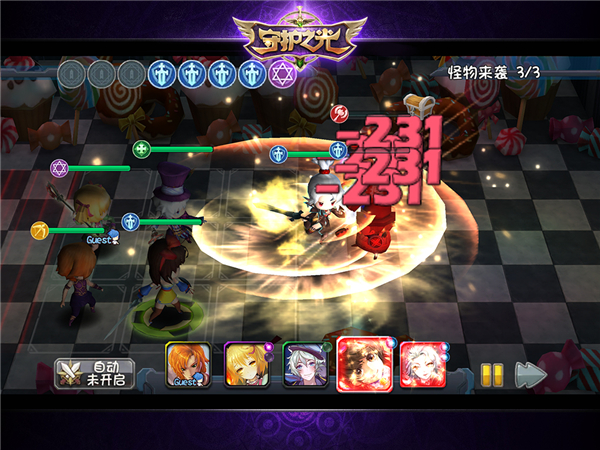
Task: Activate the blonde hero skill portrait
Action: pyautogui.click(x=245, y=364)
